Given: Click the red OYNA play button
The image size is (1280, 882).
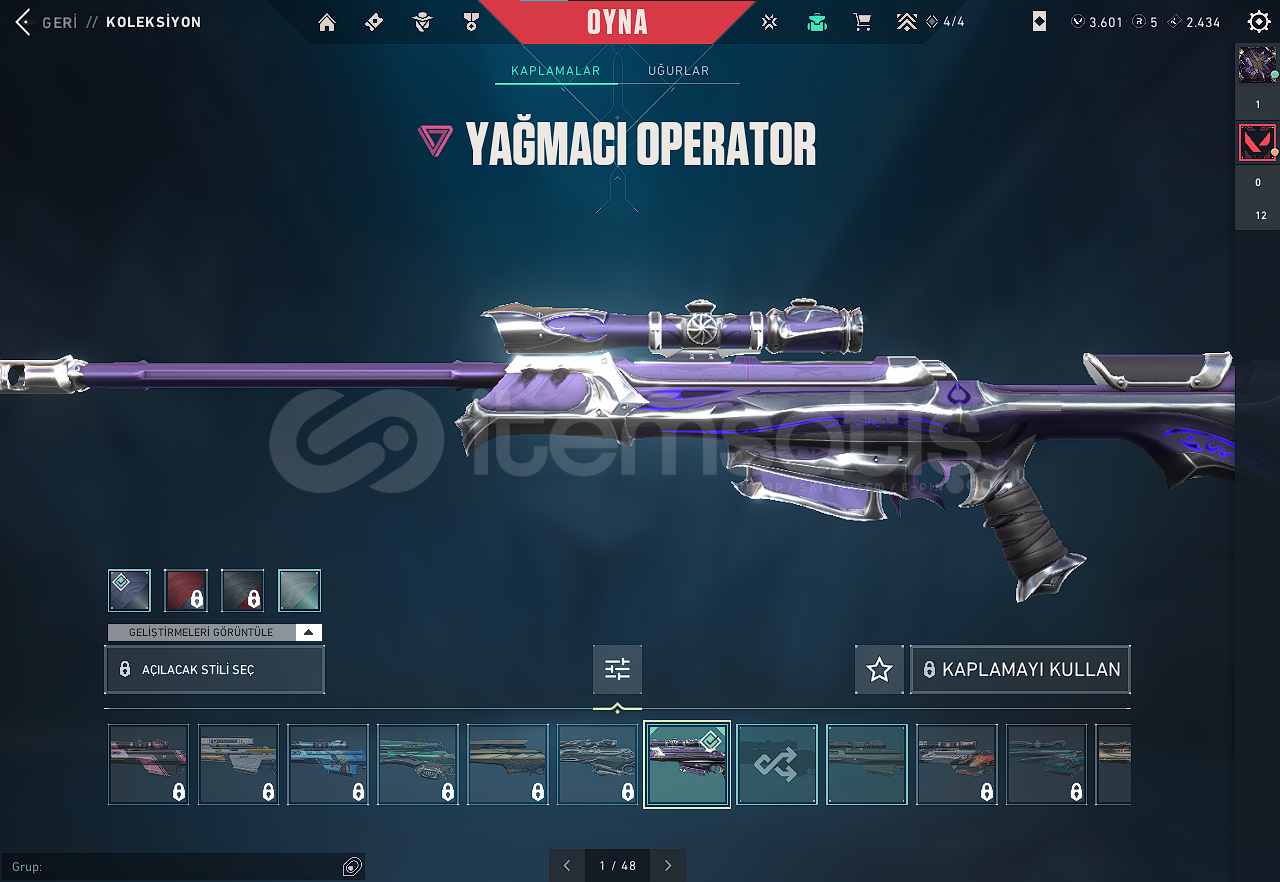Looking at the screenshot, I should click(x=617, y=22).
